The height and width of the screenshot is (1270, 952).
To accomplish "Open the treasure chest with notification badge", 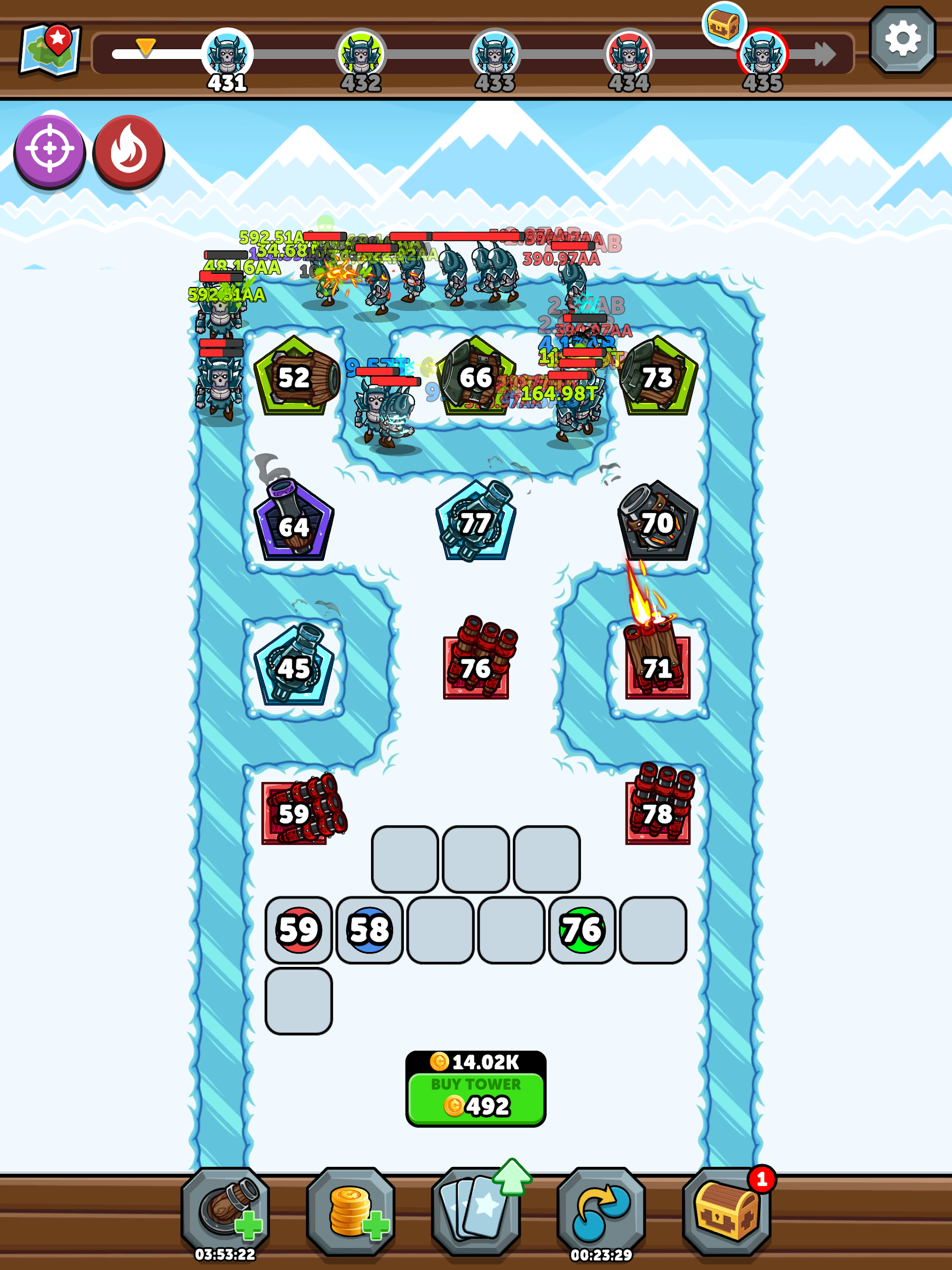I will [x=726, y=1211].
